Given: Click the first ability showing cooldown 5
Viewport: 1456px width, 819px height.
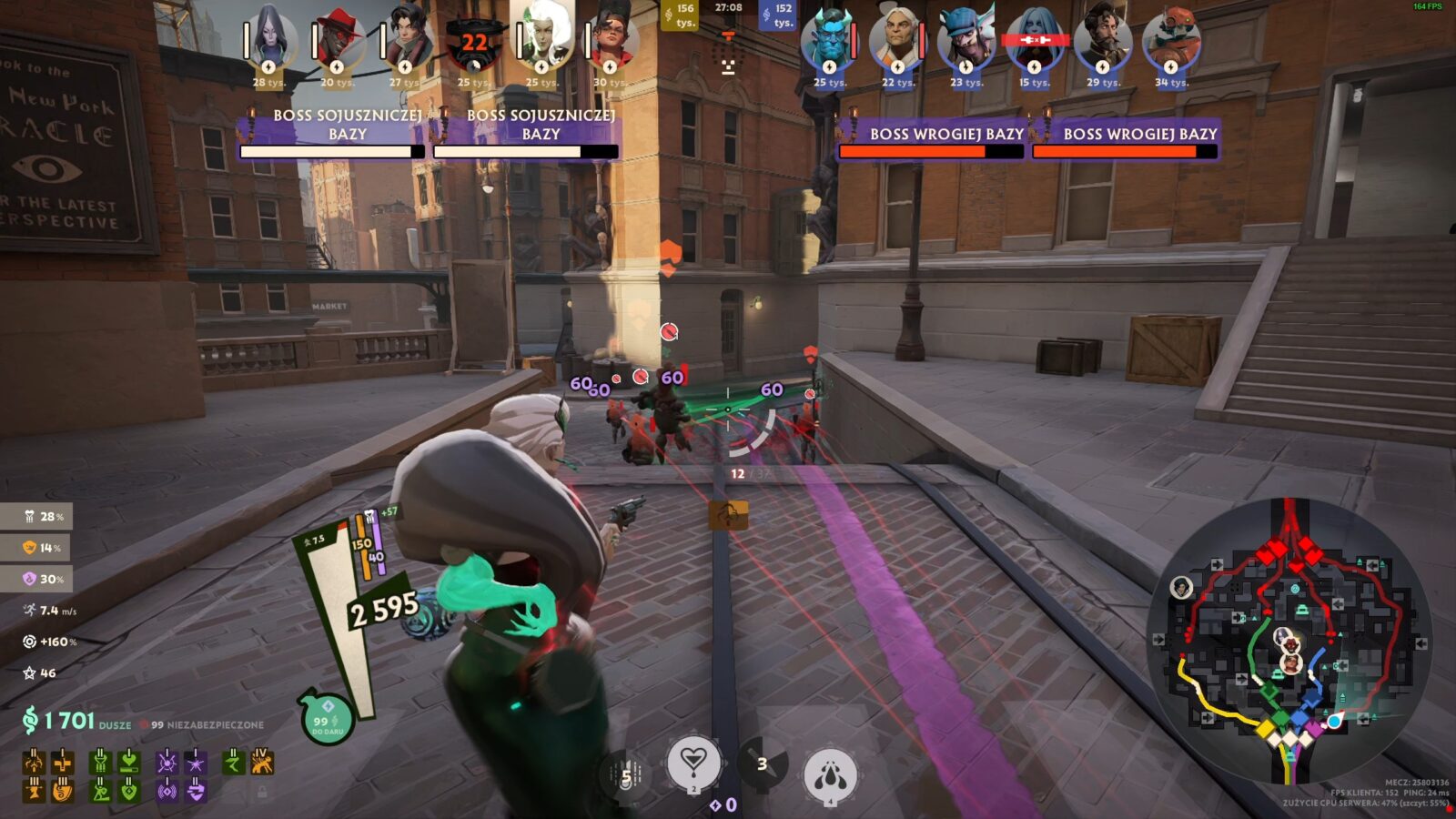Looking at the screenshot, I should 625,775.
